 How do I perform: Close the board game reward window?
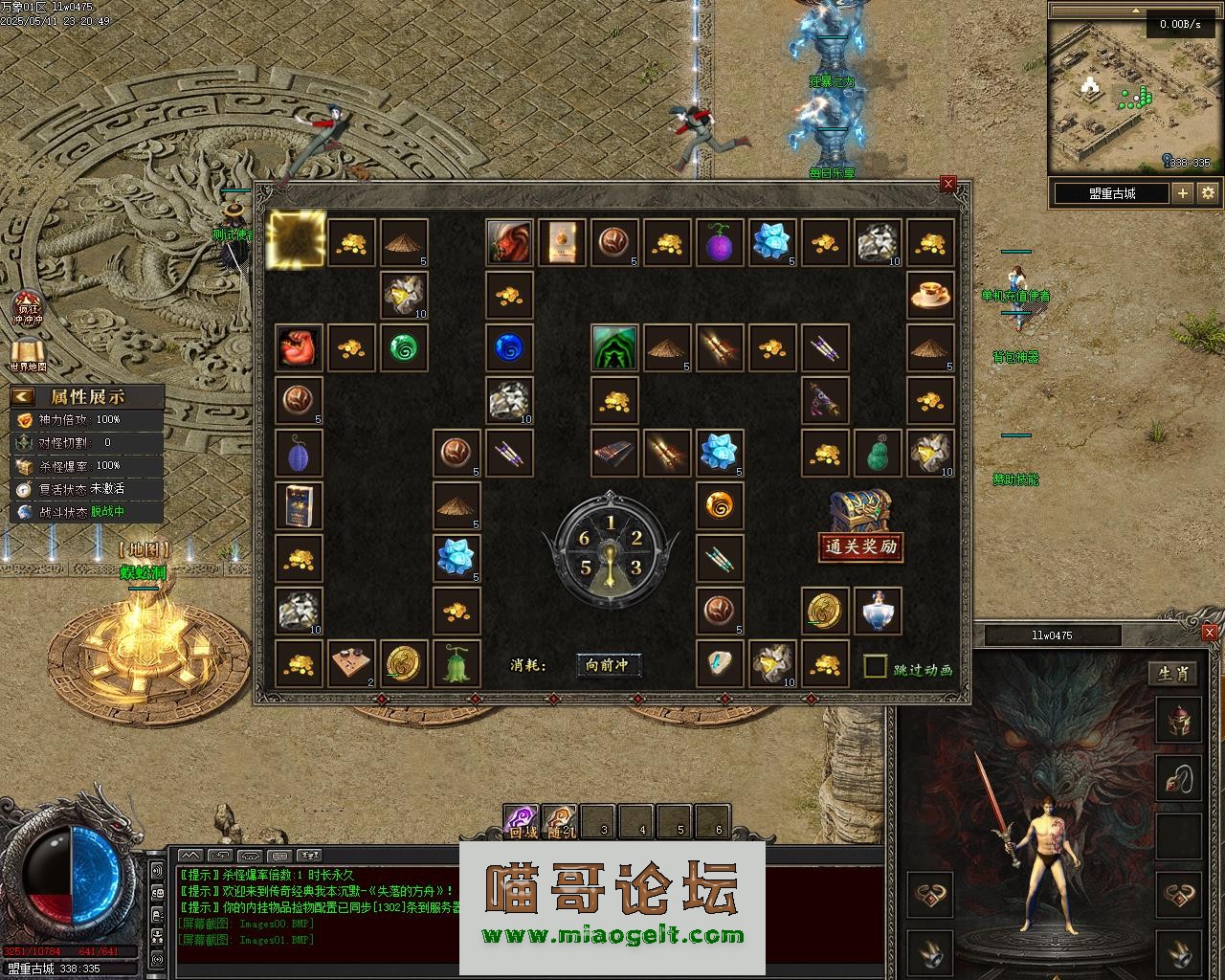(948, 184)
